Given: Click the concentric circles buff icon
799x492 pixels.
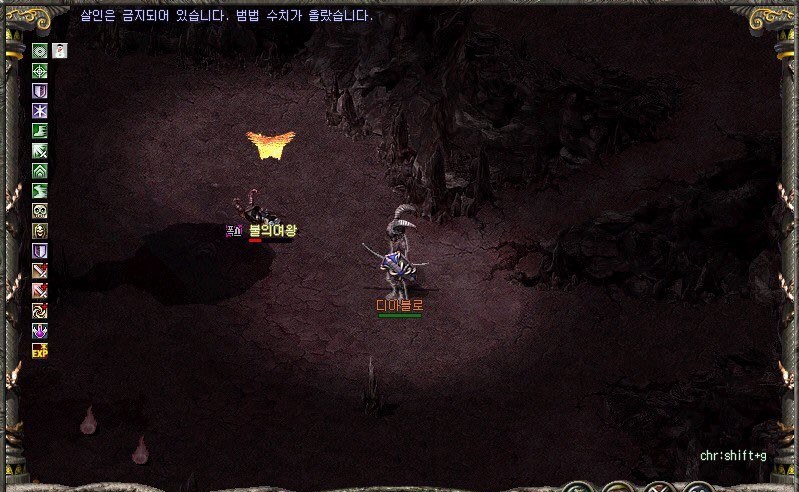Looking at the screenshot, I should [40, 51].
